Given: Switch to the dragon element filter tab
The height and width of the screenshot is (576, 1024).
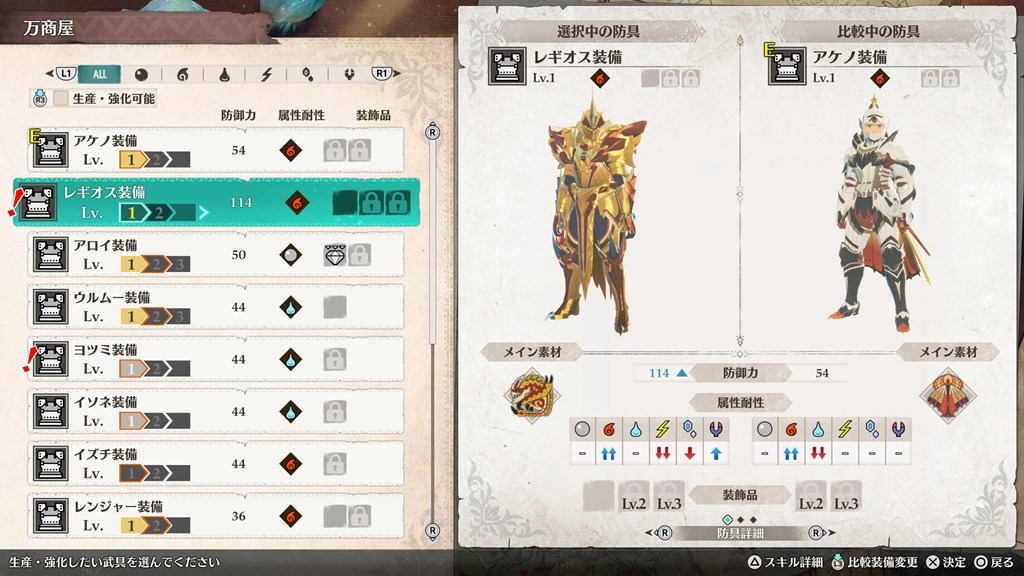Looking at the screenshot, I should point(350,73).
